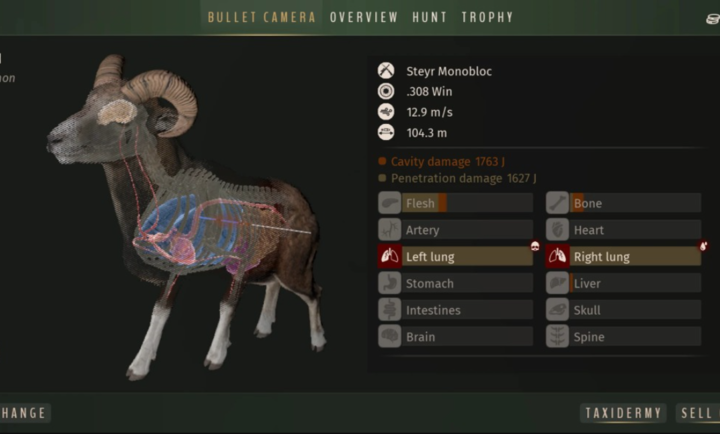
Task: Choose the Spine organ entry
Action: (x=623, y=337)
